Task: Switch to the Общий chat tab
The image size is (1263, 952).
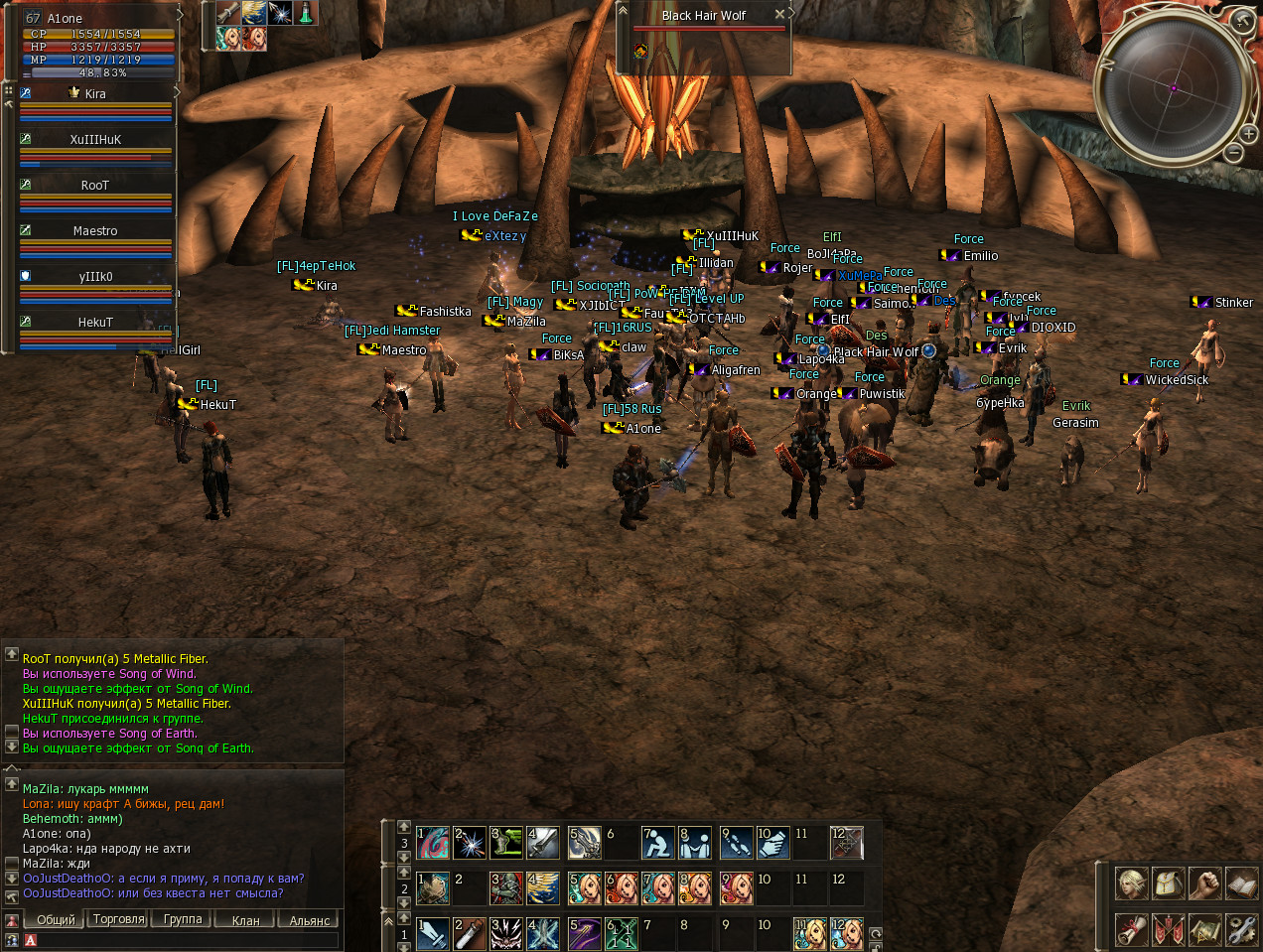Action: pos(56,920)
